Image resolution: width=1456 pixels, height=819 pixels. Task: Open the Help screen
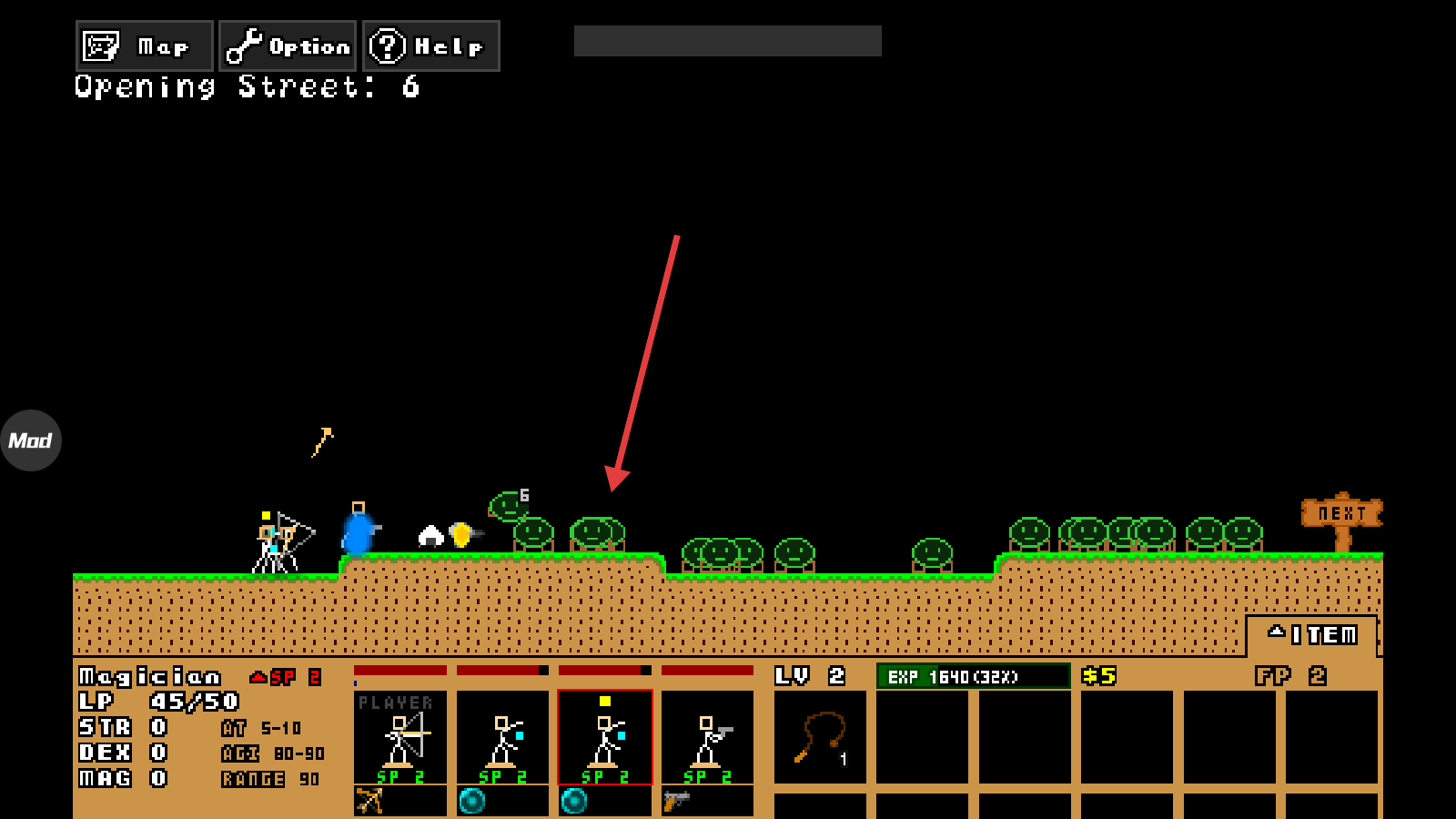pyautogui.click(x=431, y=46)
